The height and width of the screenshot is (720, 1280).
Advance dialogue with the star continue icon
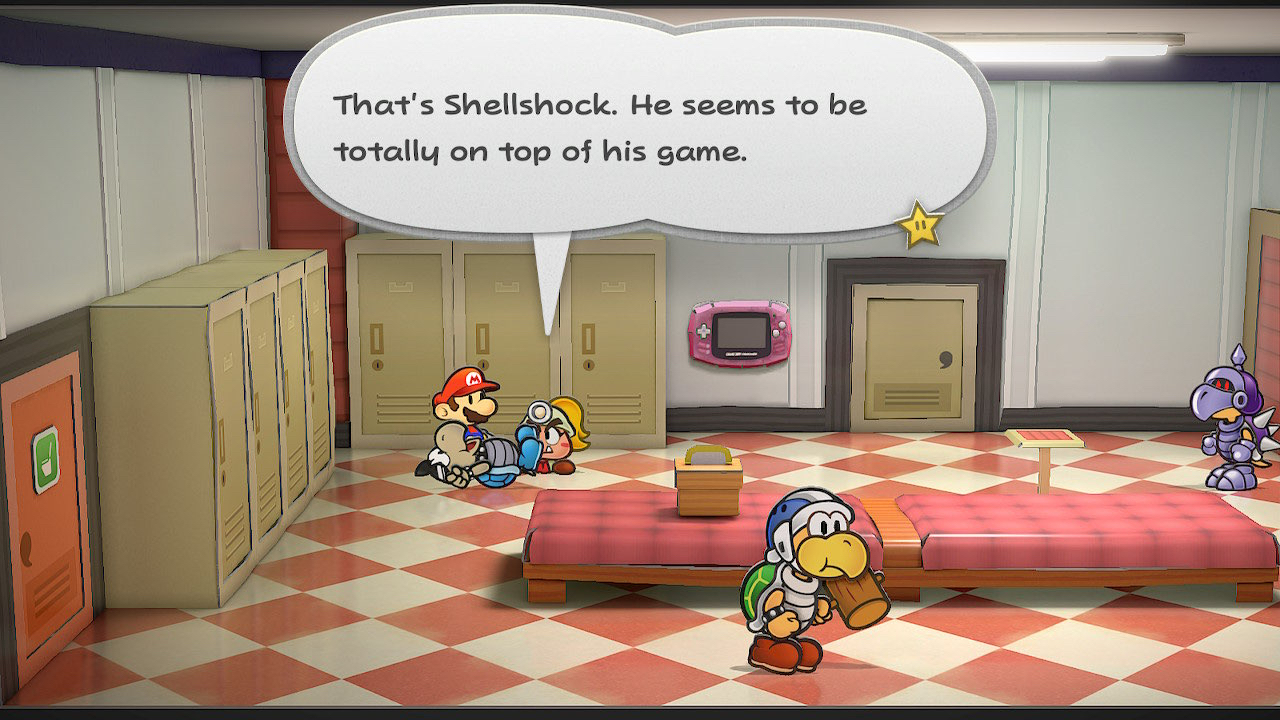click(x=920, y=225)
